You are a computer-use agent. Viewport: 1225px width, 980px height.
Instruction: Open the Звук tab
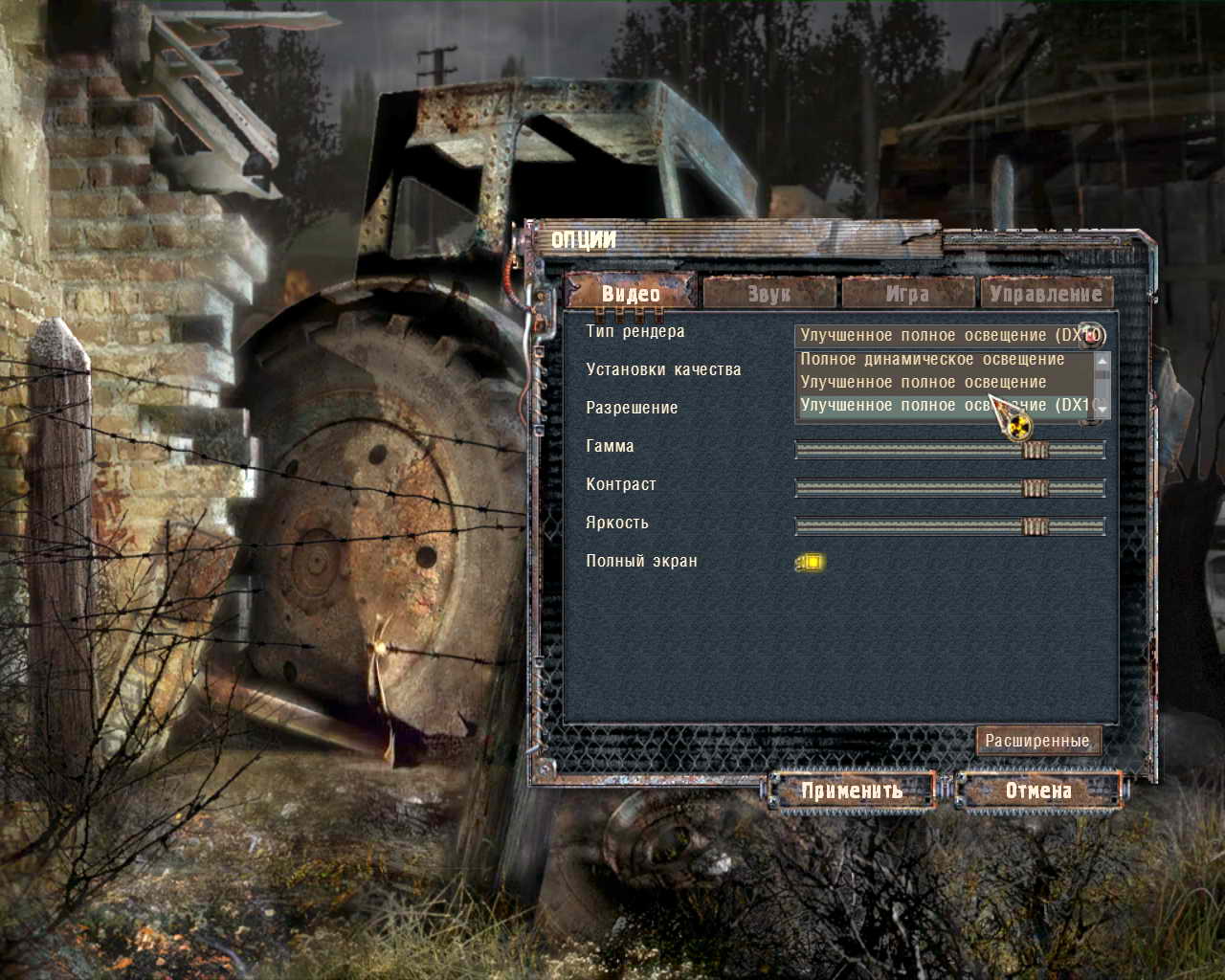(769, 293)
